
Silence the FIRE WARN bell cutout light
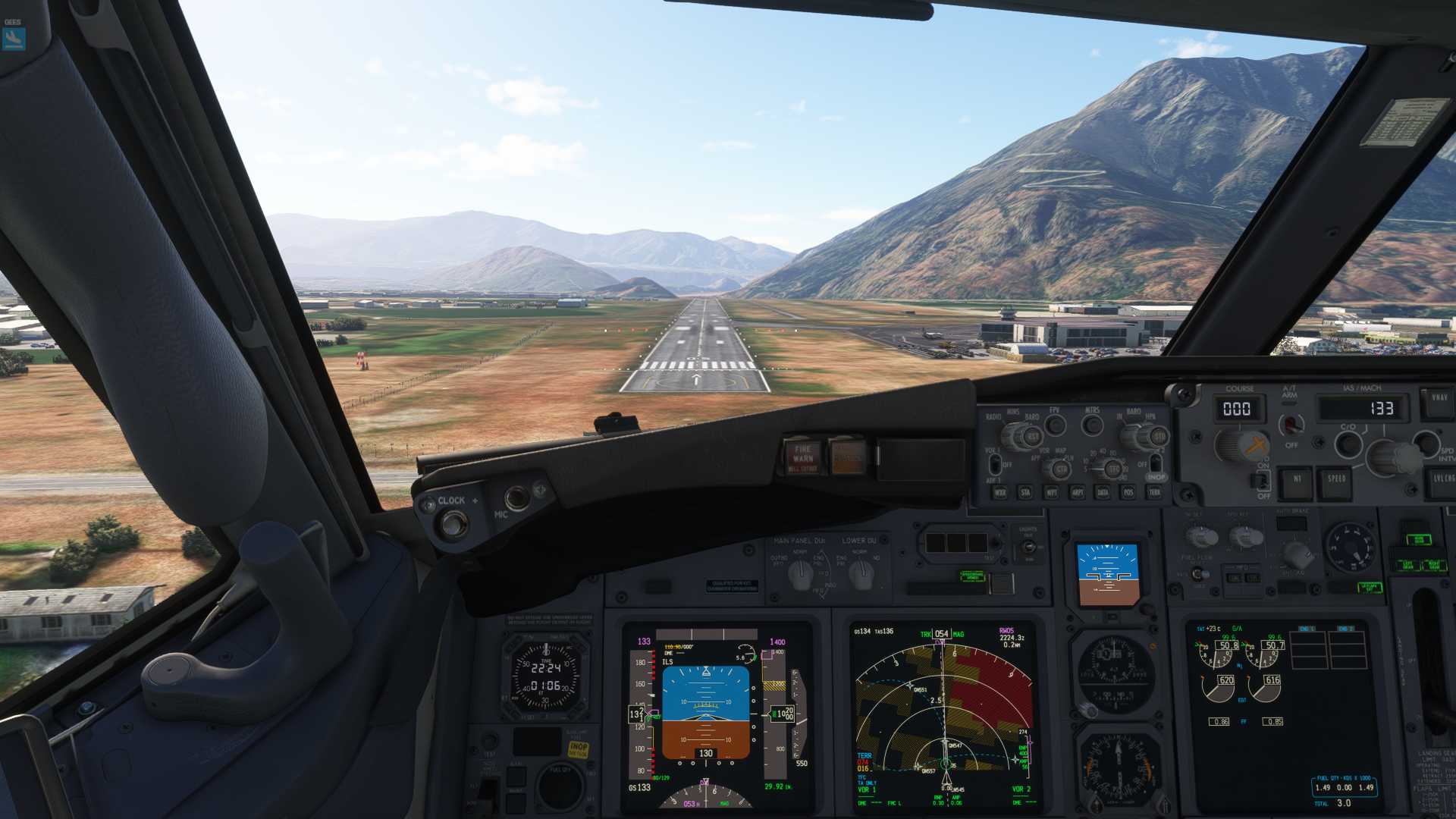(803, 456)
